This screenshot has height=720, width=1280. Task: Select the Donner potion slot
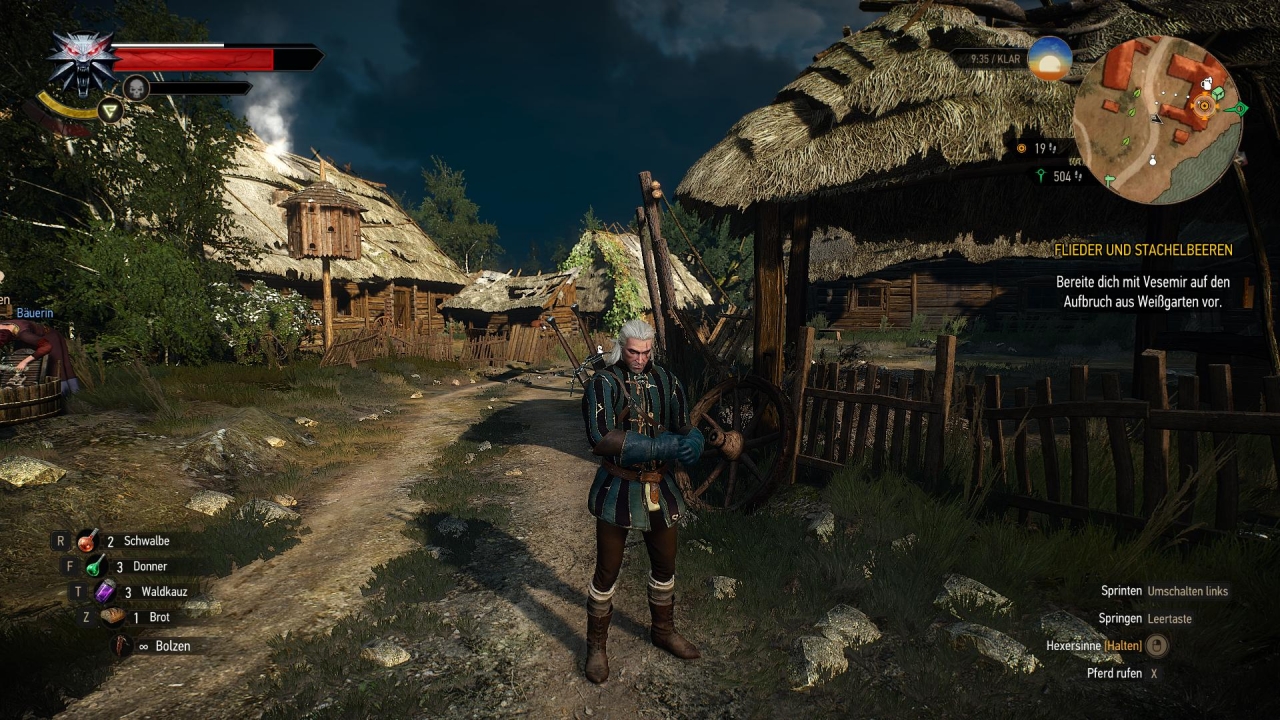[x=95, y=566]
